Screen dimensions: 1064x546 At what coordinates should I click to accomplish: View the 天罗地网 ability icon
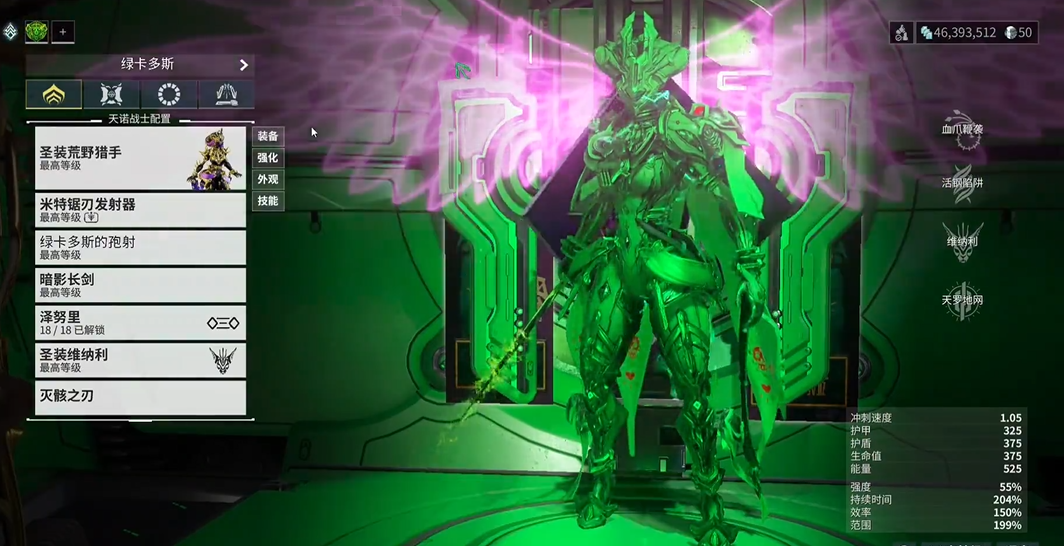point(963,300)
